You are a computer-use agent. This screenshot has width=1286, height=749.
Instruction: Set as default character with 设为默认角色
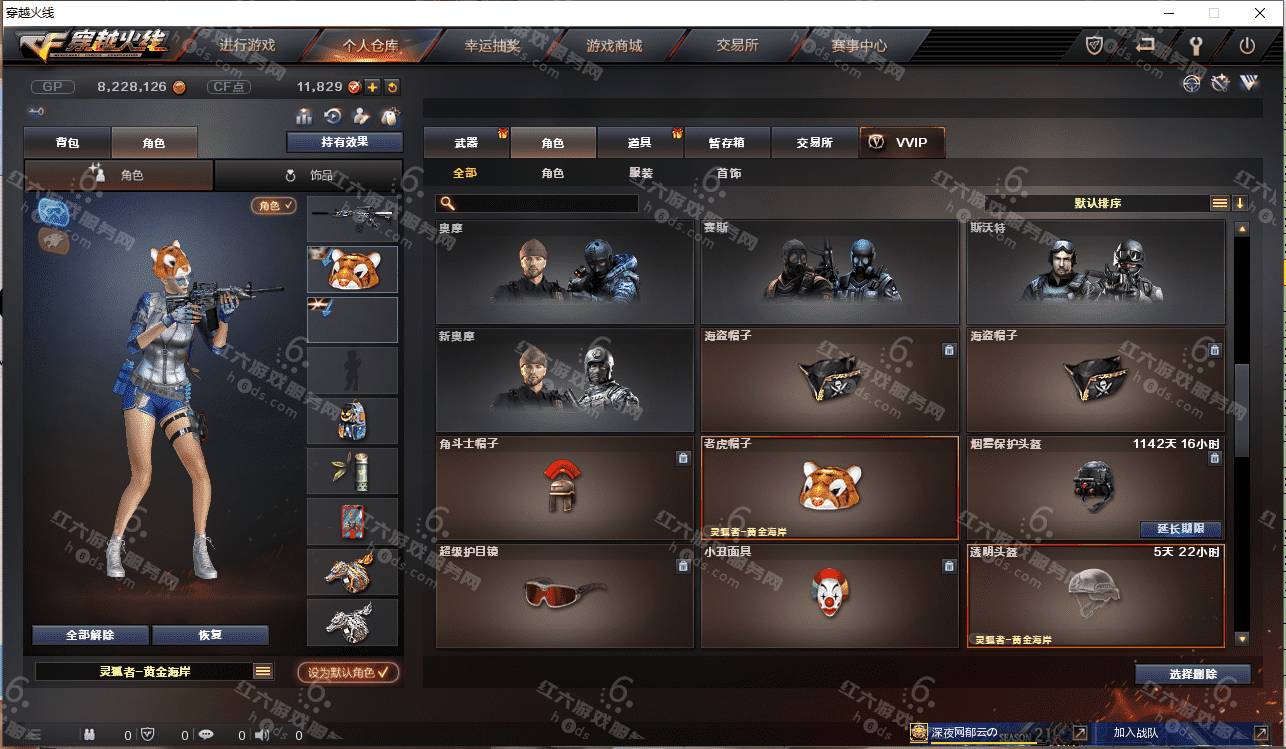(x=348, y=673)
